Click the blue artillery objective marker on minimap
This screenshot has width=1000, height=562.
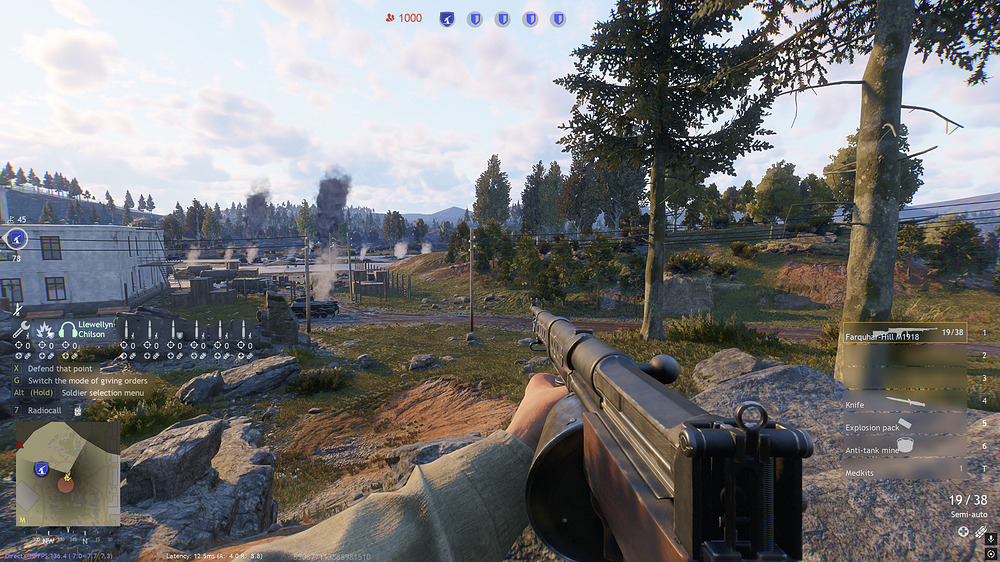click(41, 468)
